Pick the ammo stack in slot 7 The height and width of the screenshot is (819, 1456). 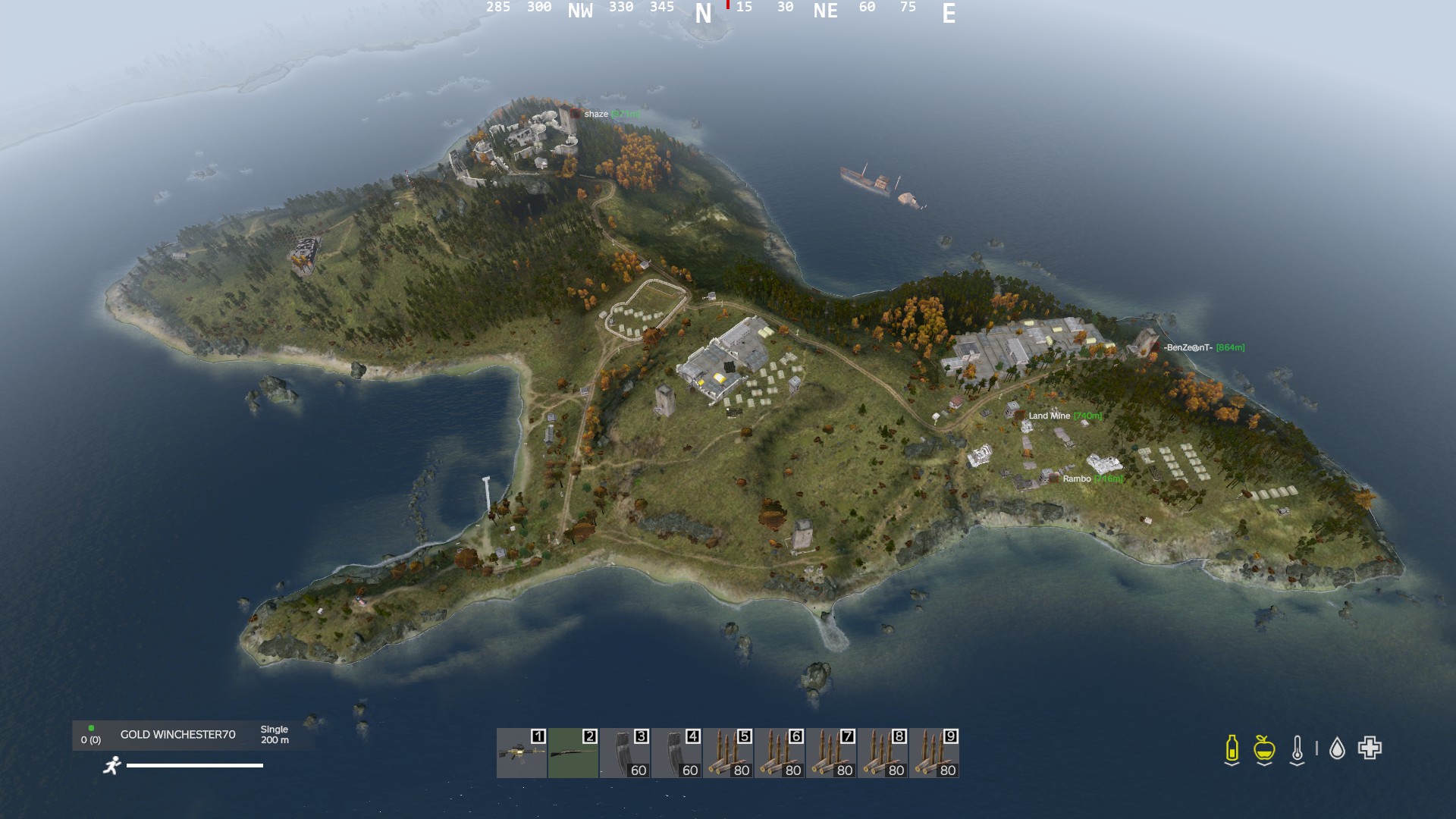coord(831,753)
